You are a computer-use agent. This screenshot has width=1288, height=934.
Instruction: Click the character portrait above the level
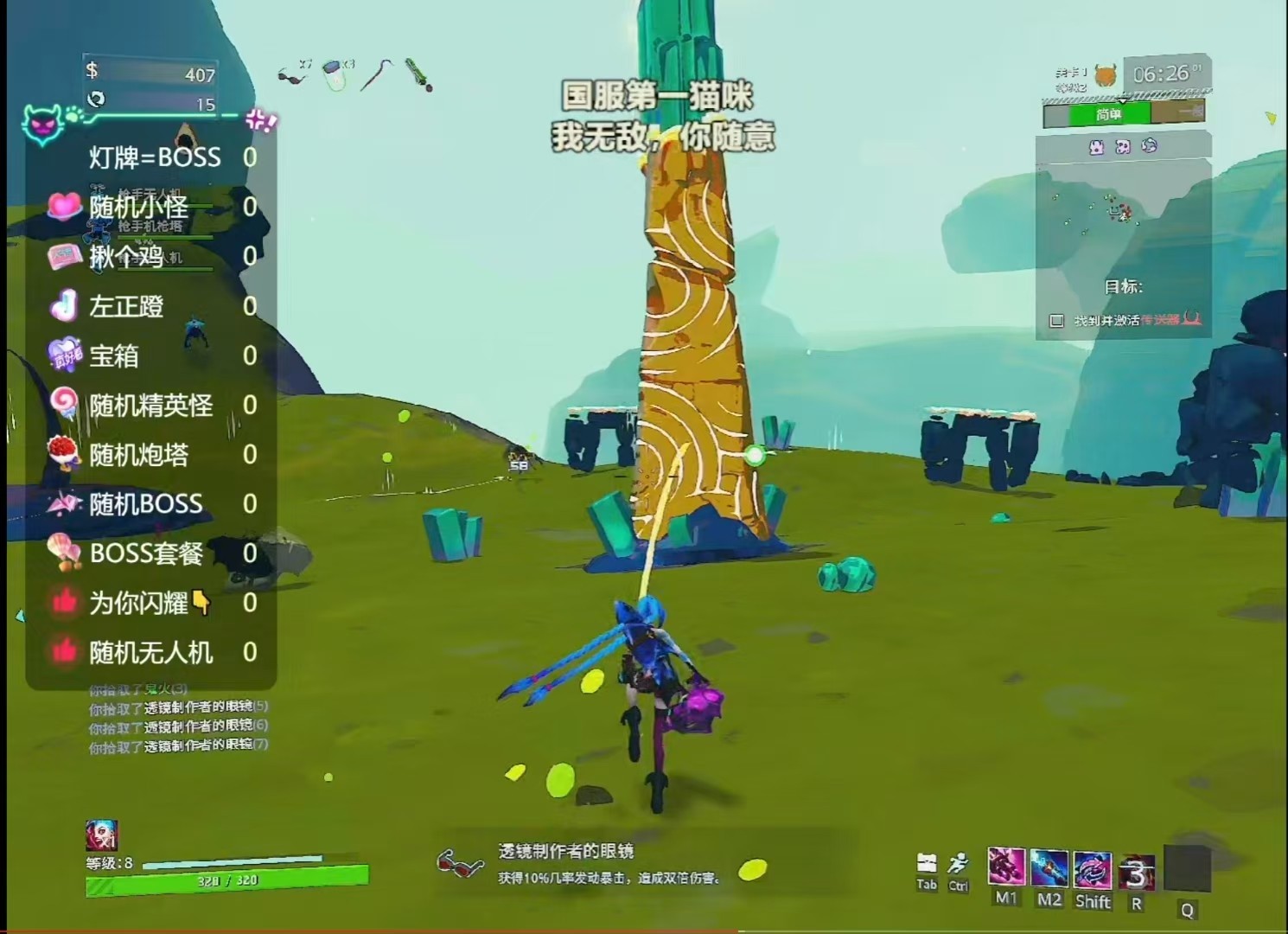101,835
